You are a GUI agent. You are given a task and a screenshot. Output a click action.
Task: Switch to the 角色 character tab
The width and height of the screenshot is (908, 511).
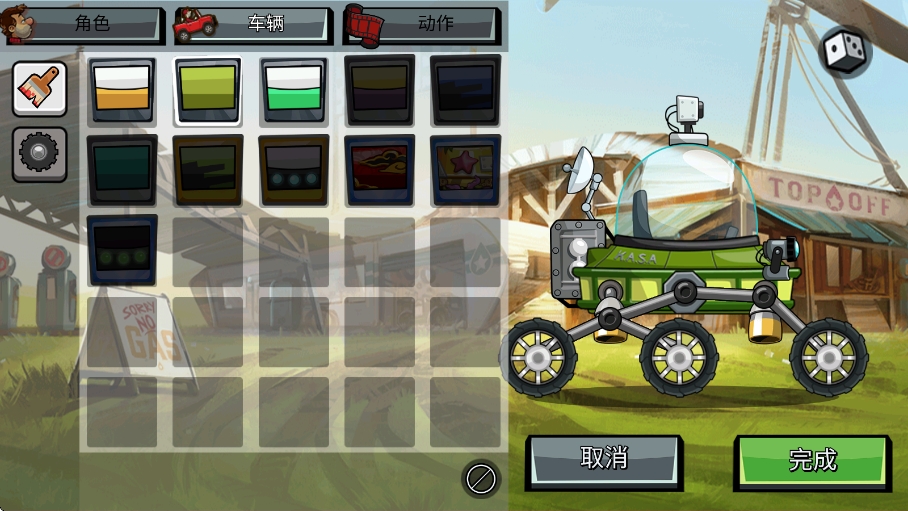pos(84,25)
